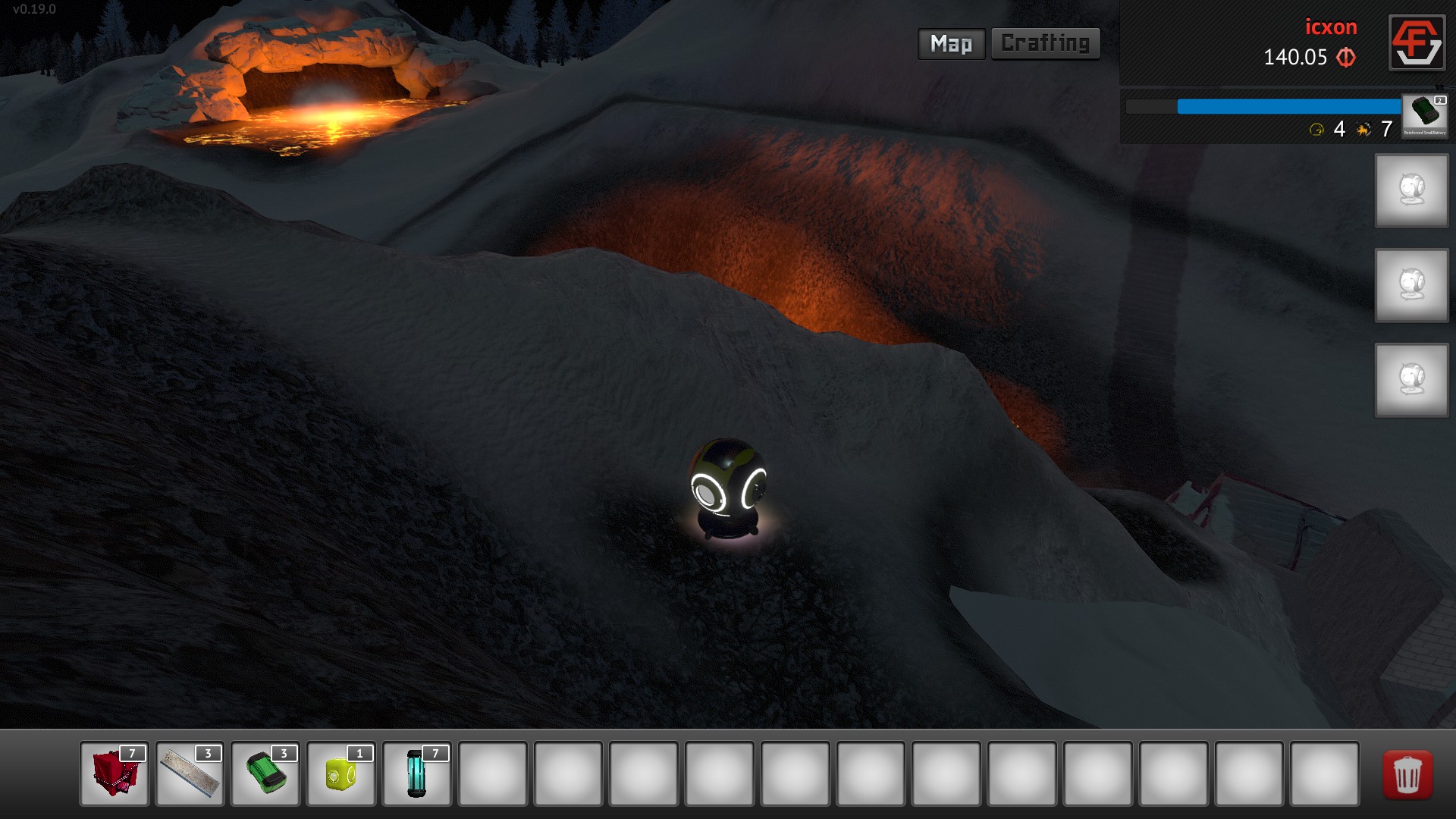Click the red trash can button
The height and width of the screenshot is (819, 1456).
click(x=1407, y=775)
